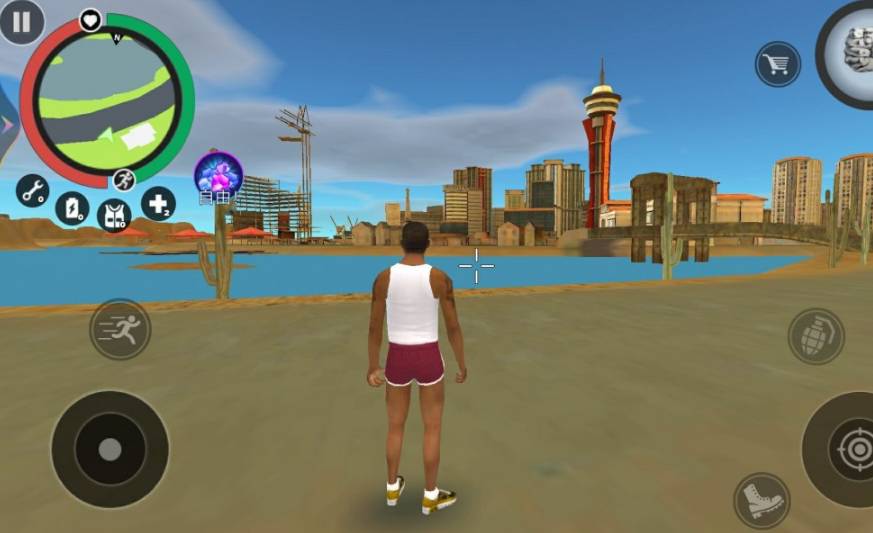873x533 pixels.
Task: Pause the game
Action: click(x=22, y=21)
